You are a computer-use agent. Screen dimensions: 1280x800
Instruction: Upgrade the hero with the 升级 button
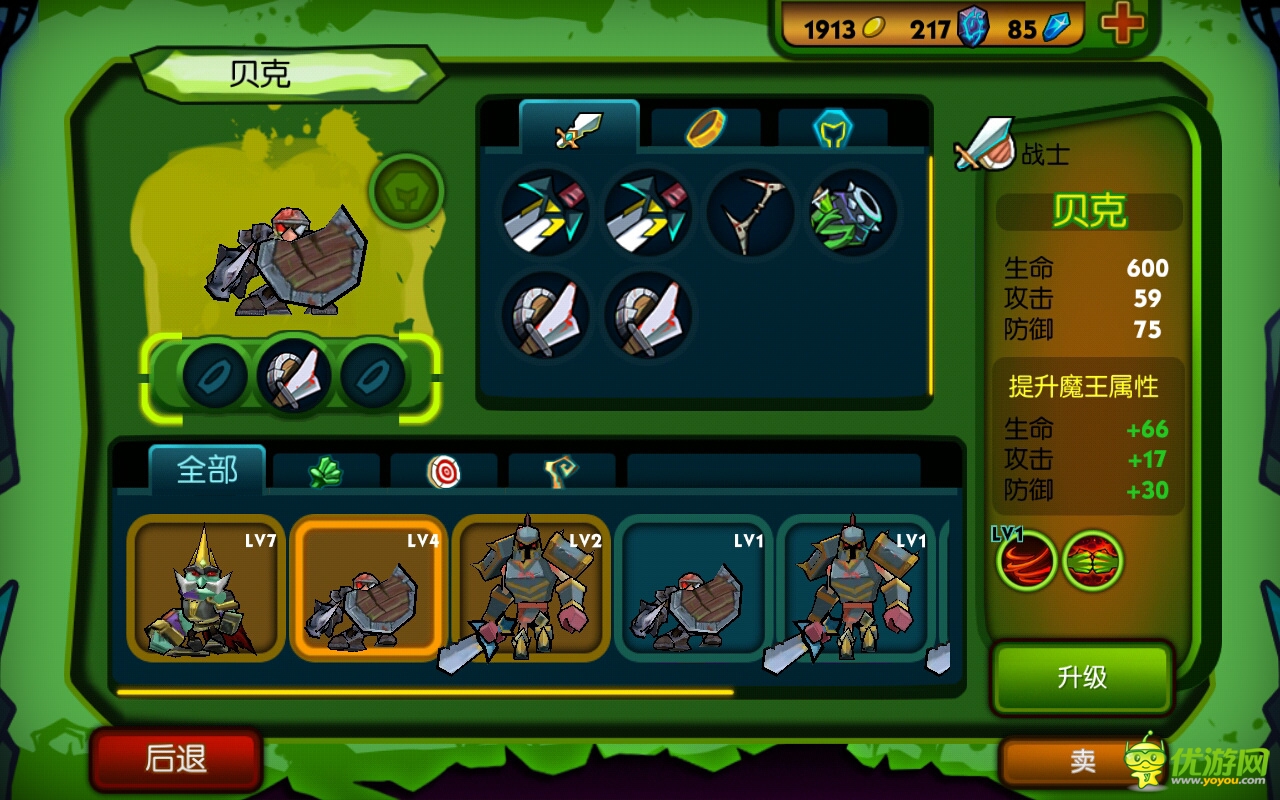pyautogui.click(x=1081, y=678)
